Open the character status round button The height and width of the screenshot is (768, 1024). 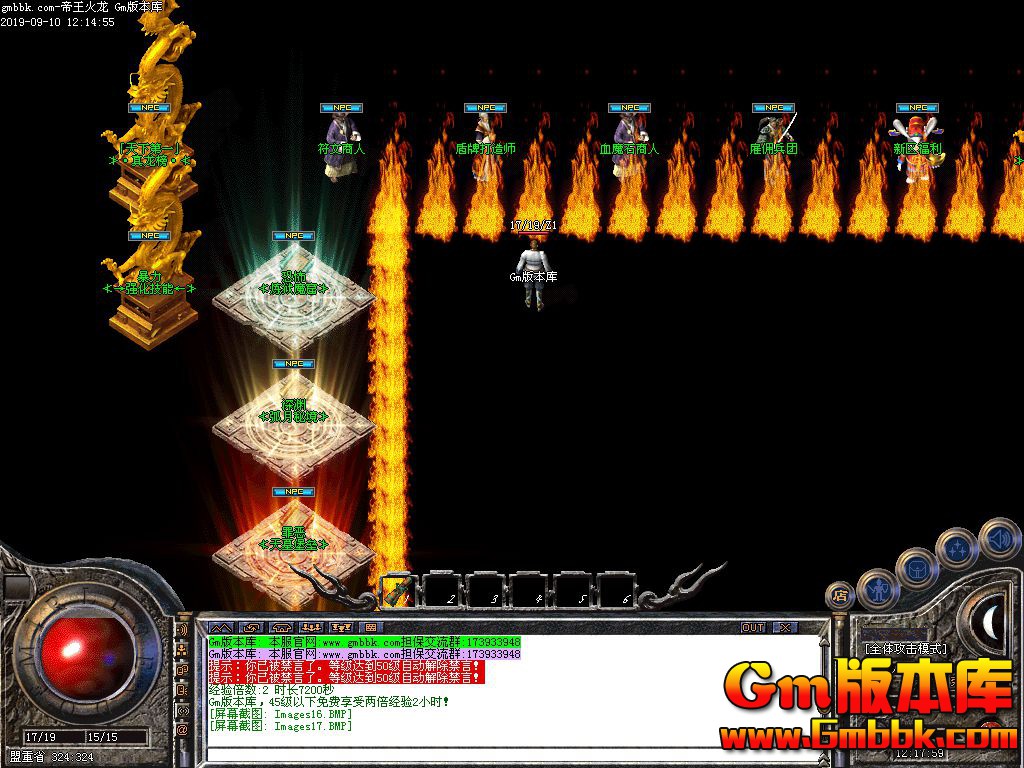tap(879, 591)
